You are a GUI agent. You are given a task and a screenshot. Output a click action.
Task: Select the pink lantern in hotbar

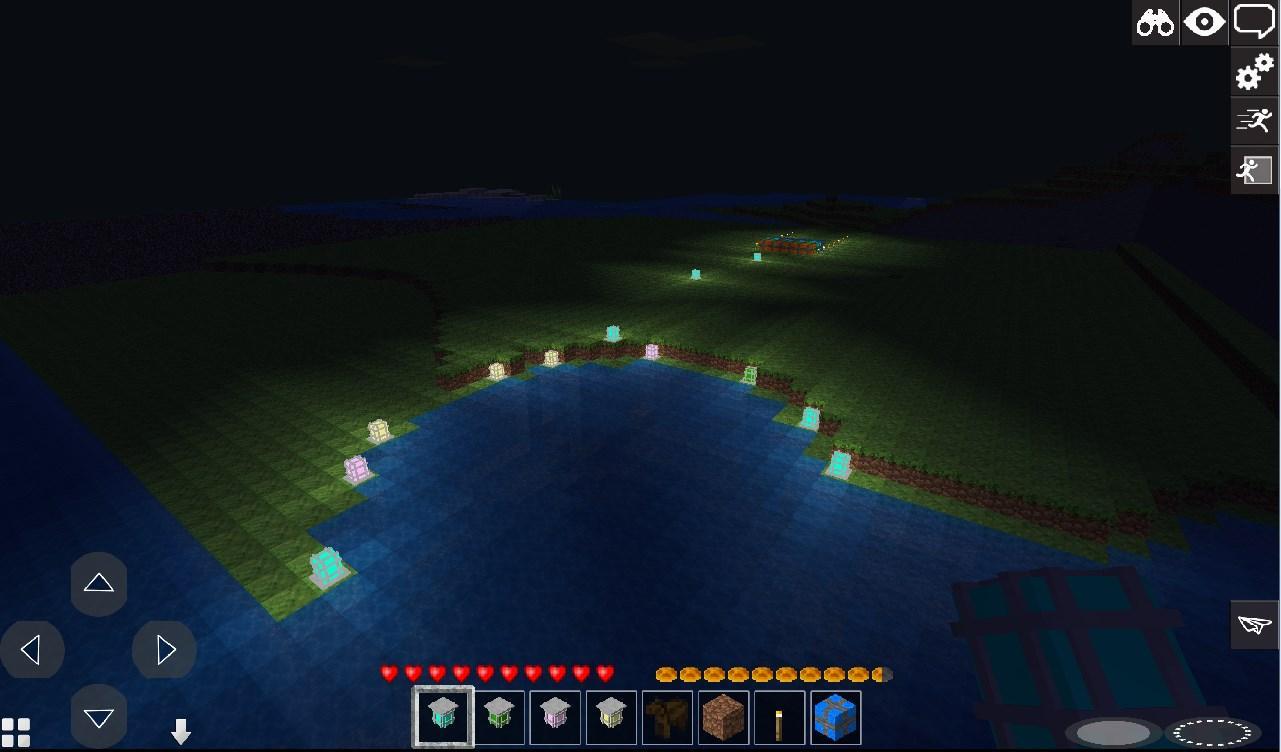click(x=555, y=717)
